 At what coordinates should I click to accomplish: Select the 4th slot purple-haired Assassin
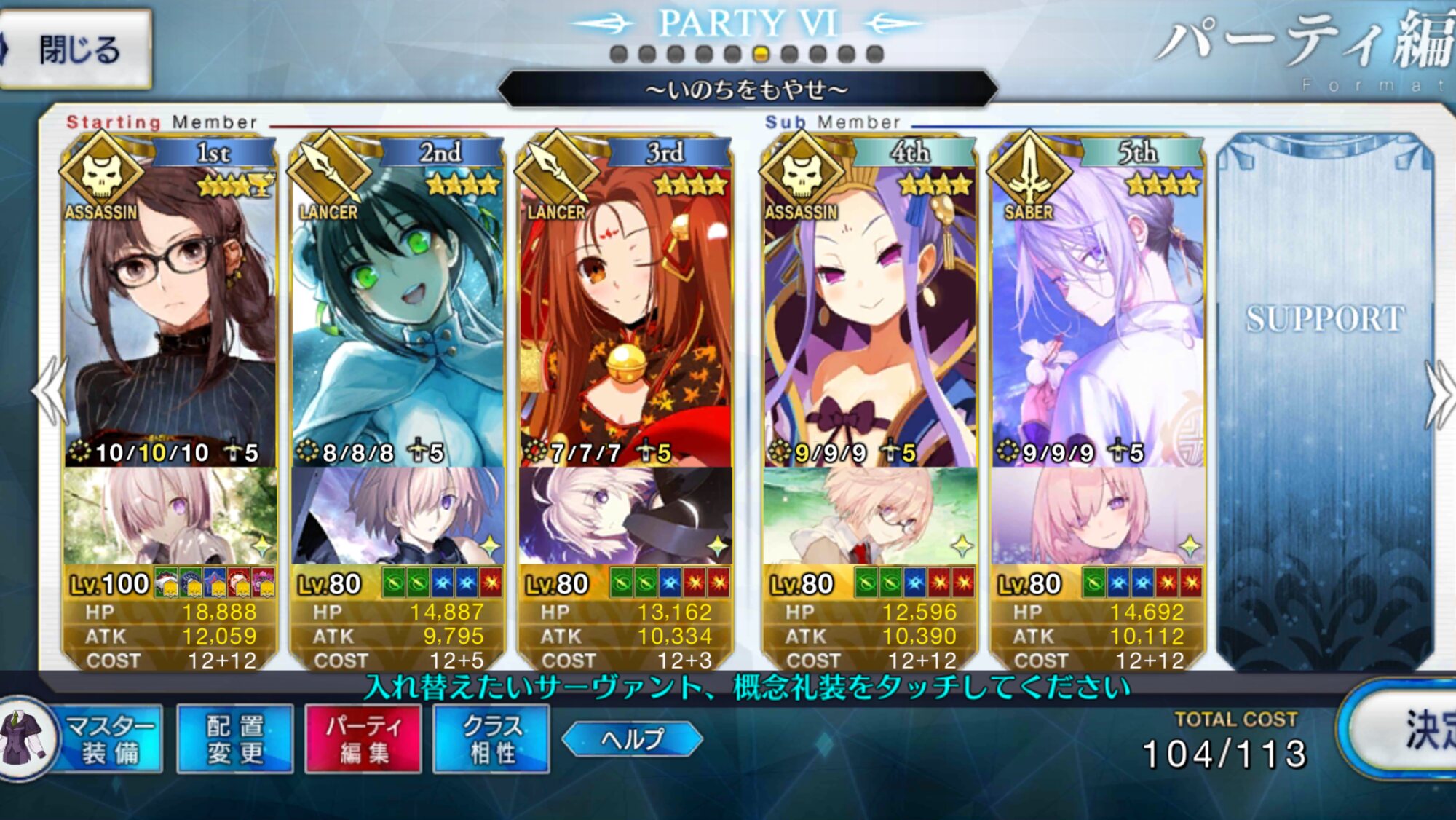click(869, 313)
